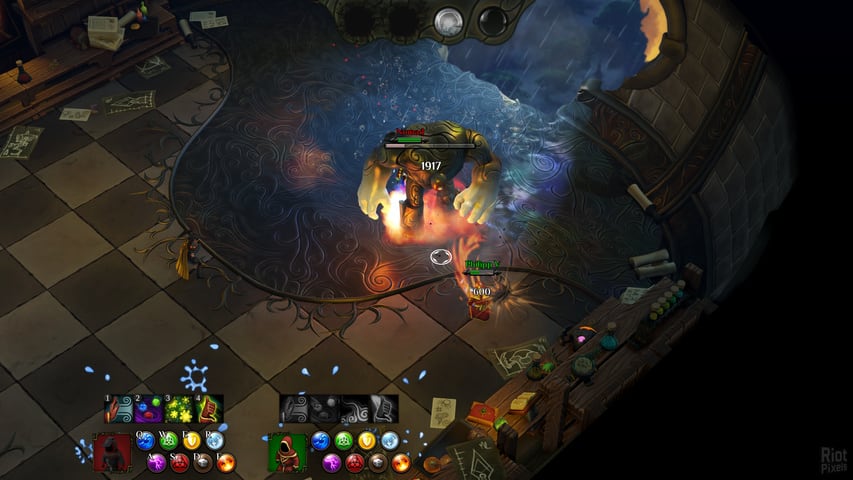The image size is (853, 480).
Task: Select the greyed-out glove magick of the second player
Action: [x=384, y=408]
